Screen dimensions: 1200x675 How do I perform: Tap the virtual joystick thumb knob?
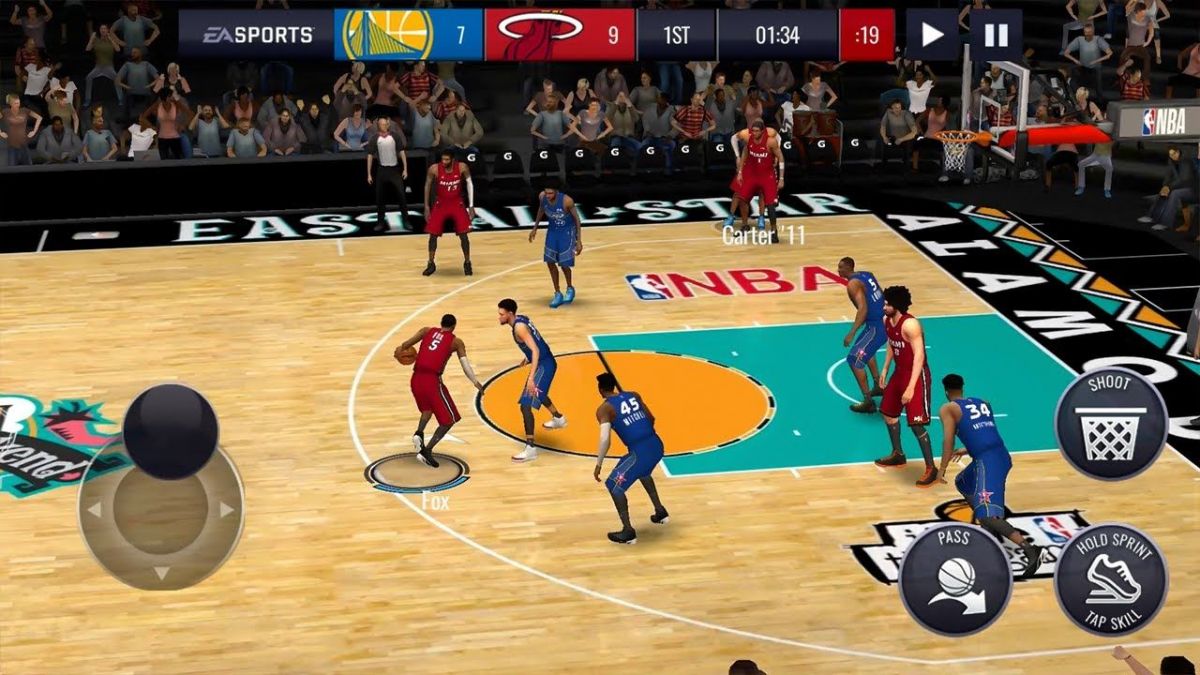click(171, 431)
